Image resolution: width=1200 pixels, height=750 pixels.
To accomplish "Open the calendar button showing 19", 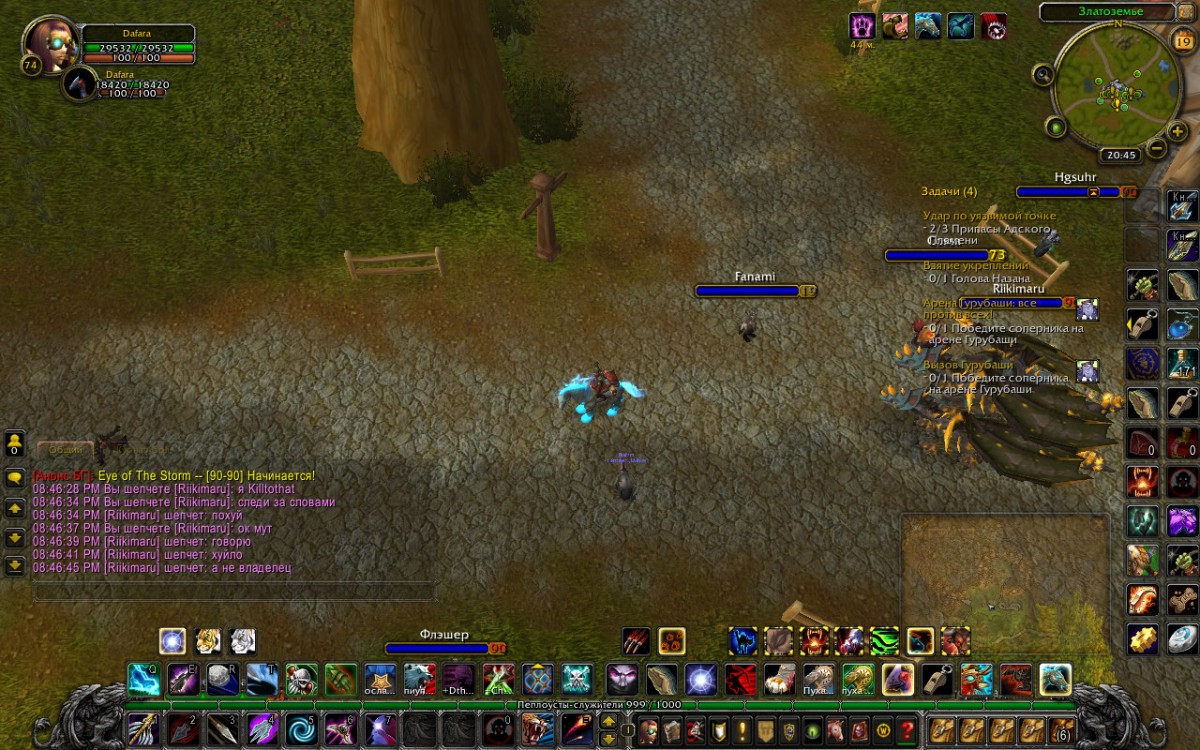I will point(1182,41).
